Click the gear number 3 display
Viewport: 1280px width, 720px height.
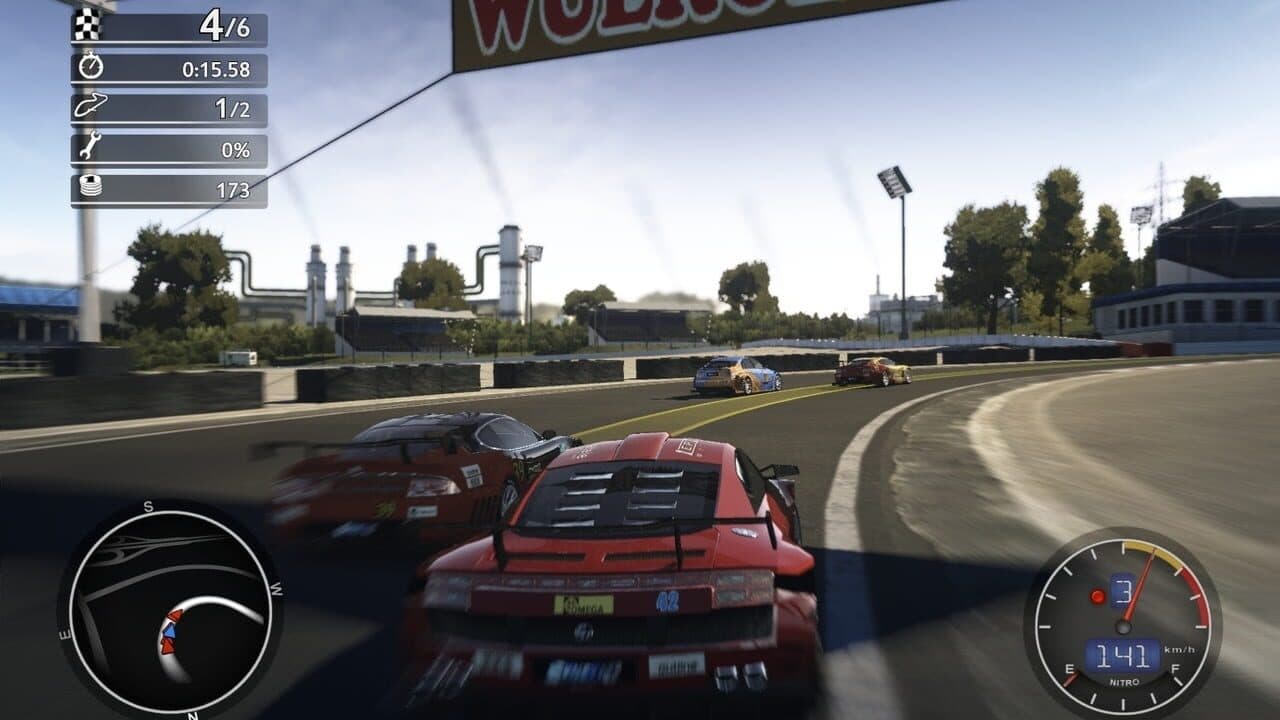click(1122, 590)
